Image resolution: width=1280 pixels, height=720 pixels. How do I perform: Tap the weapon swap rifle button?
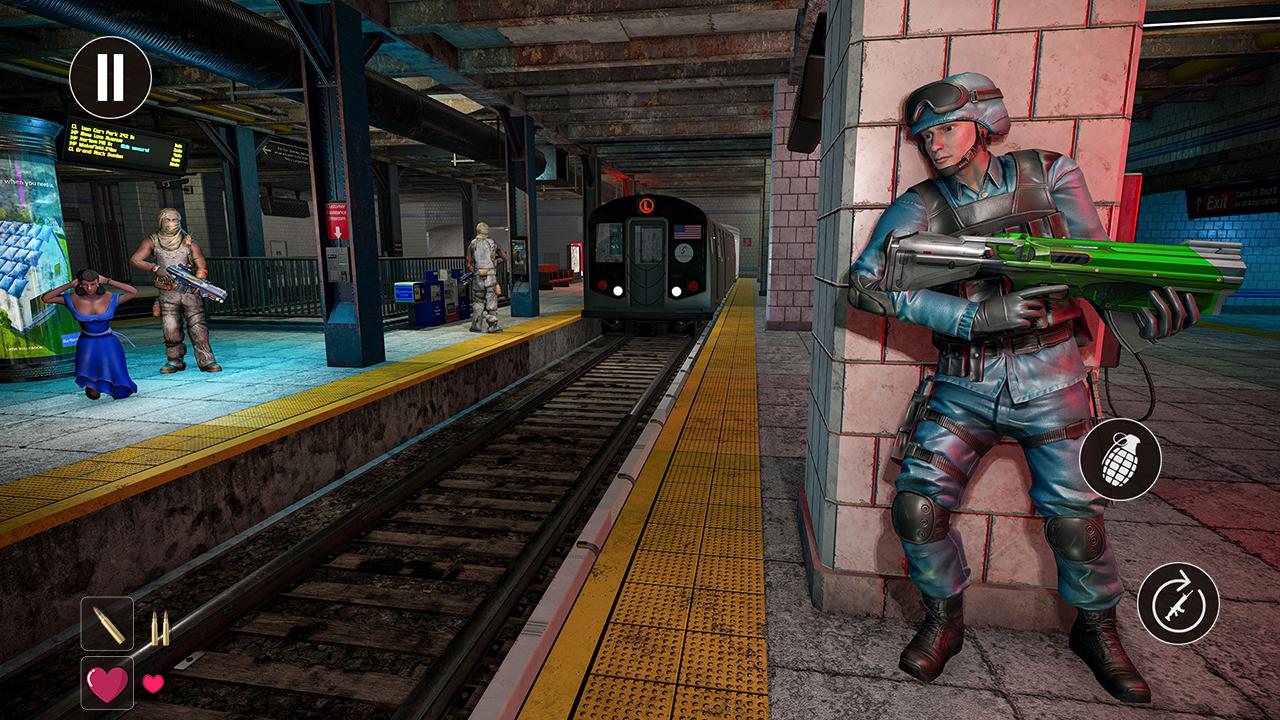coord(1178,603)
